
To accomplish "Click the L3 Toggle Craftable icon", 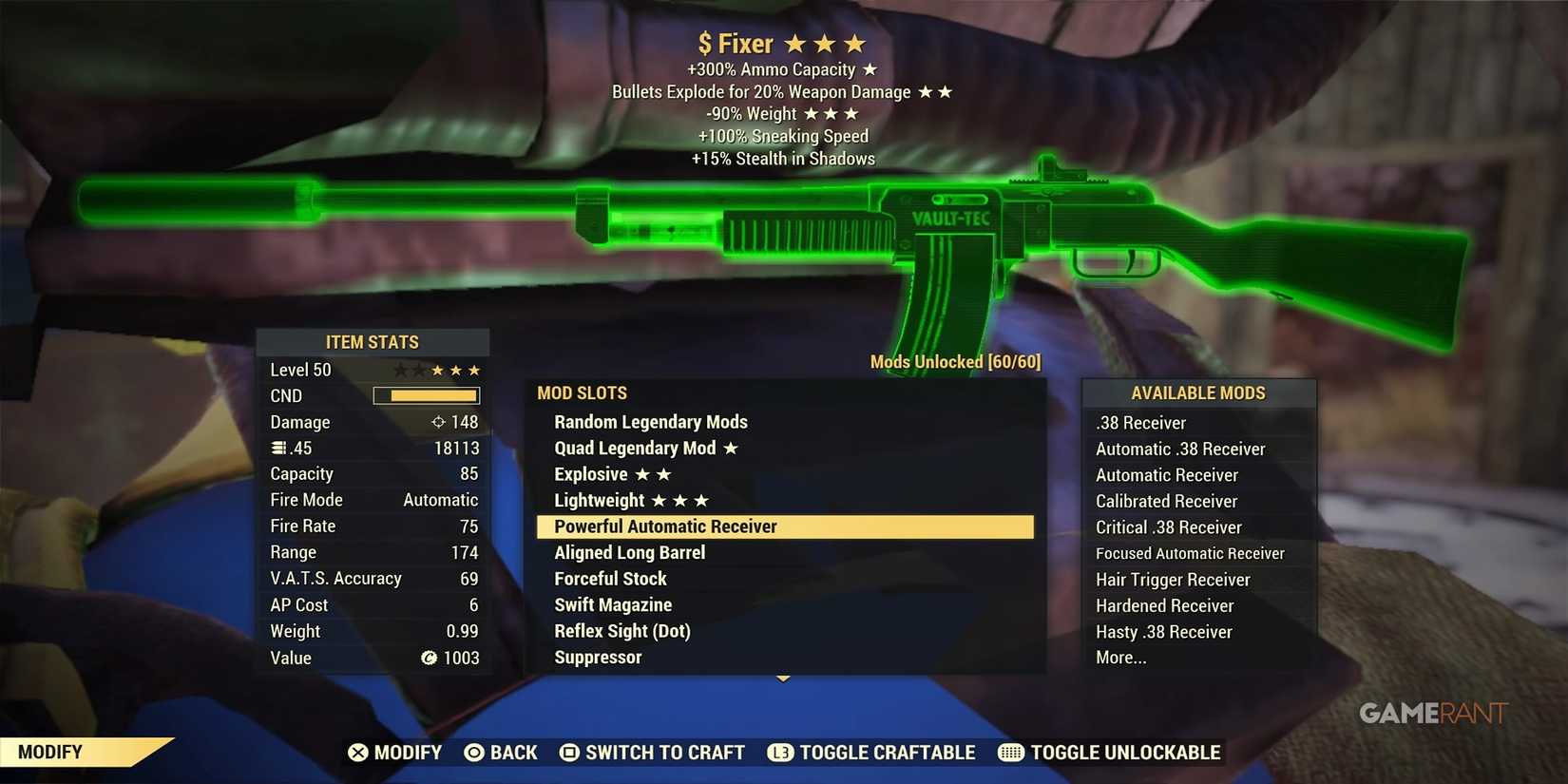I will [779, 752].
